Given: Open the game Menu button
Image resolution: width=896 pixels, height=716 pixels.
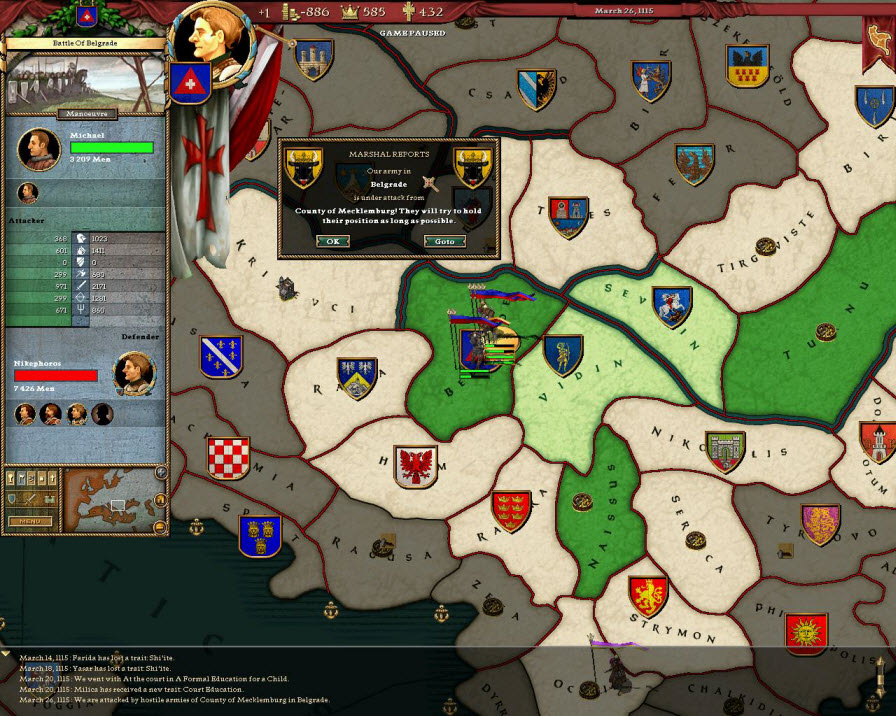Looking at the screenshot, I should point(31,521).
